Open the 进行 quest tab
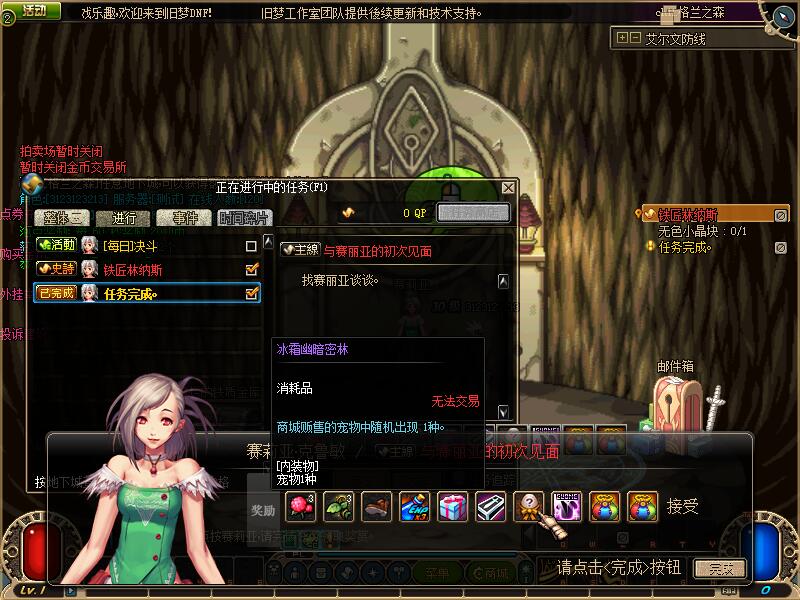Image resolution: width=800 pixels, height=600 pixels. [124, 217]
